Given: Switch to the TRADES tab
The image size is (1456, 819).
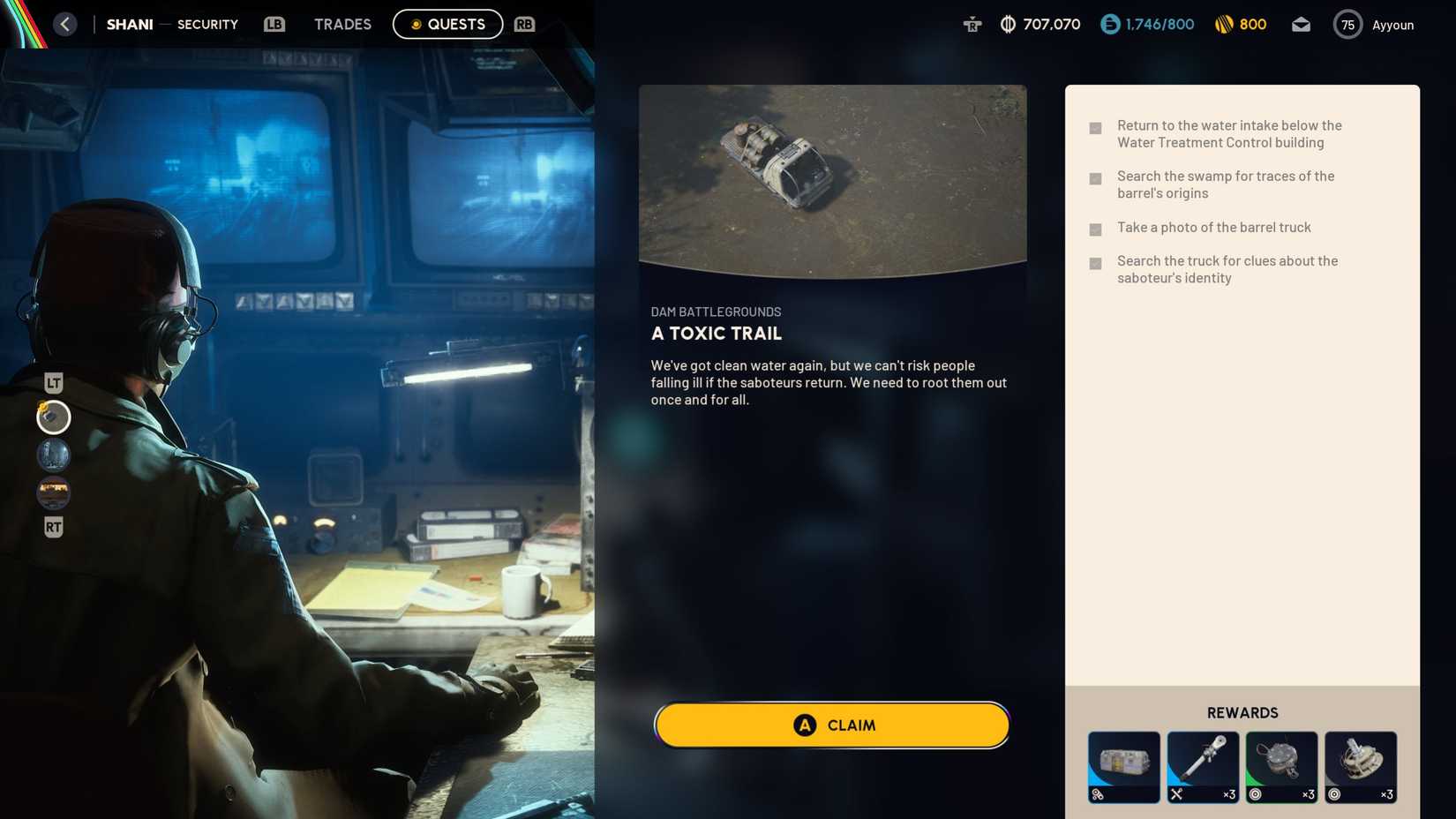Looking at the screenshot, I should click(x=342, y=24).
